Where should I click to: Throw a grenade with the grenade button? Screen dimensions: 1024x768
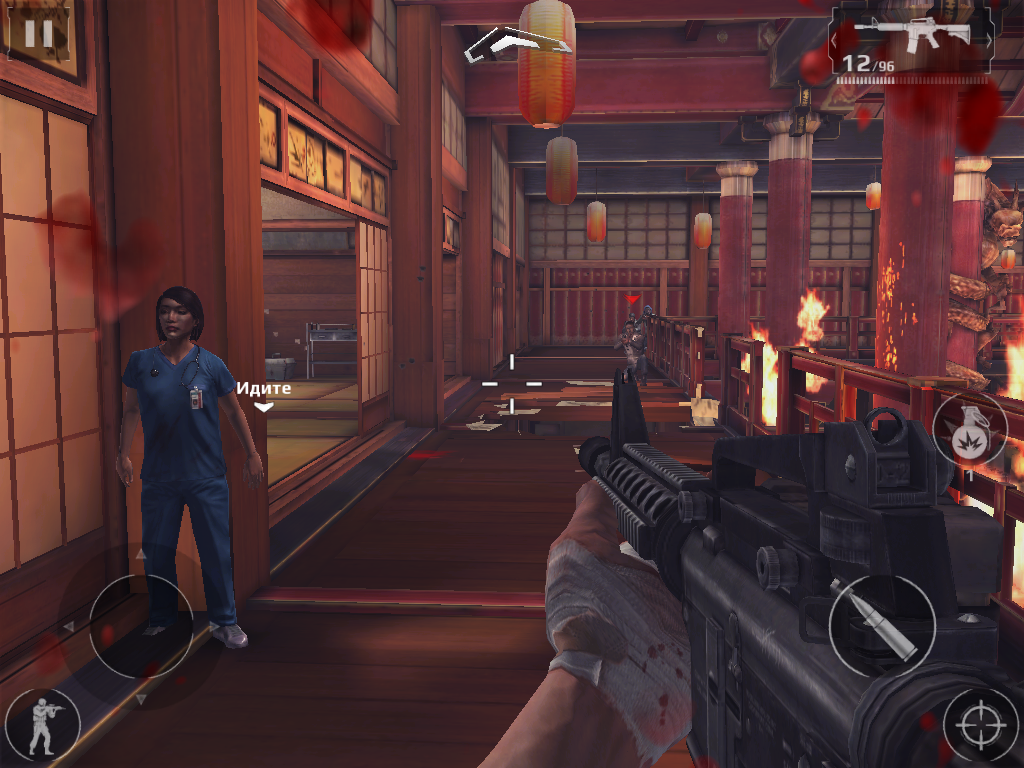click(x=968, y=430)
